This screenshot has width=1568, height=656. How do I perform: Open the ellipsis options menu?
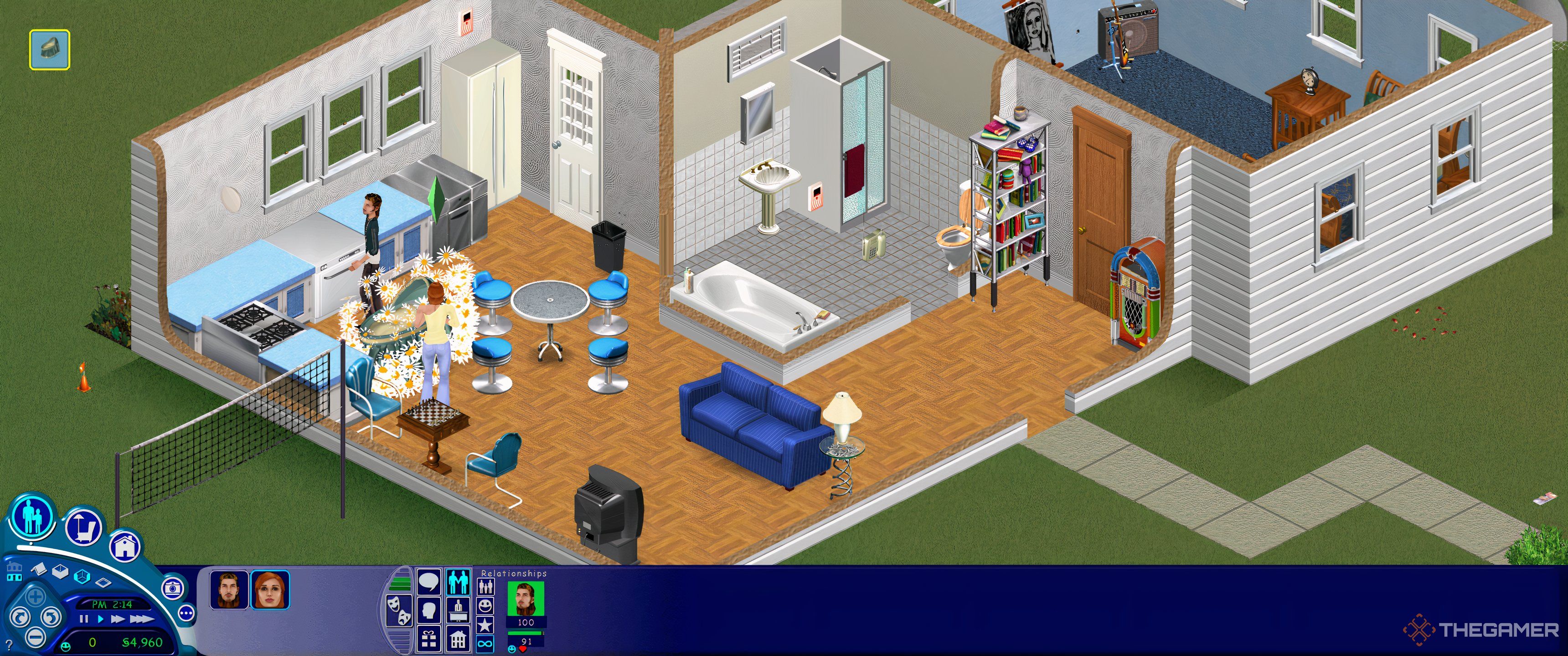tap(186, 614)
